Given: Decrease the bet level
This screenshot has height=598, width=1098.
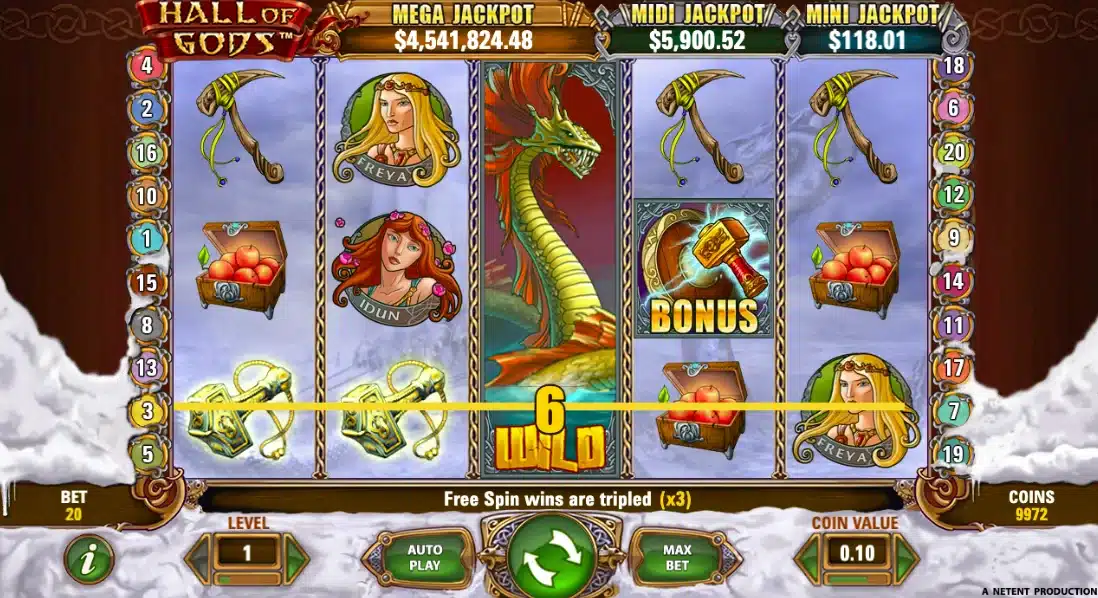Looking at the screenshot, I should (x=199, y=559).
